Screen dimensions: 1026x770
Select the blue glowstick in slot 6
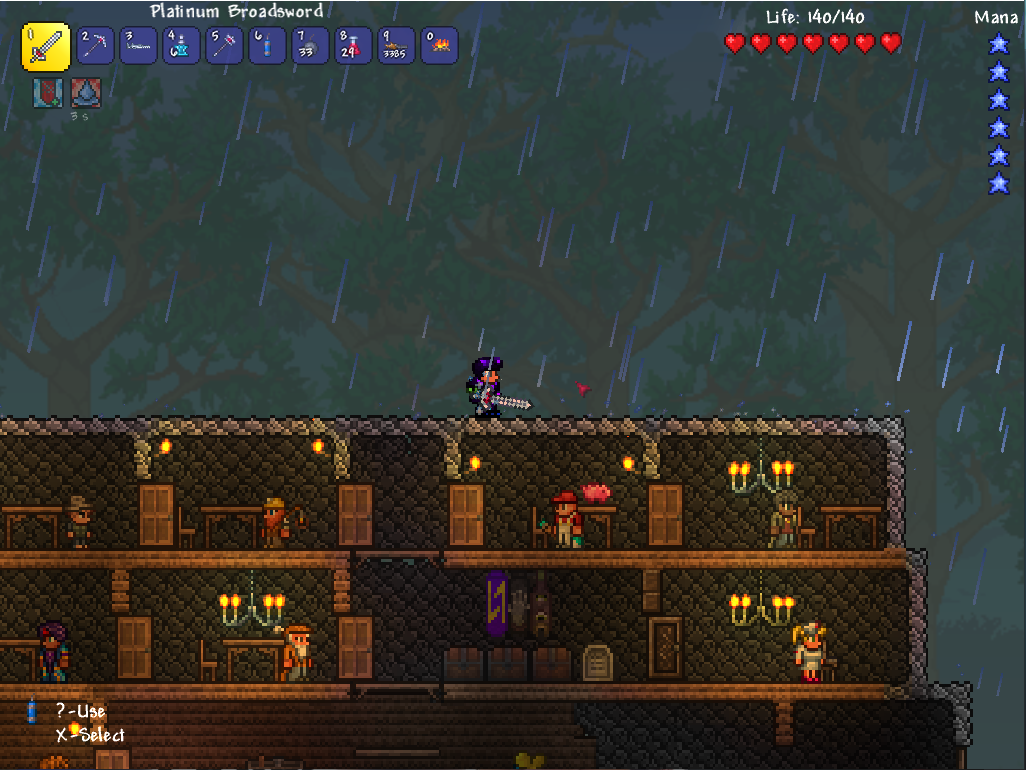267,46
